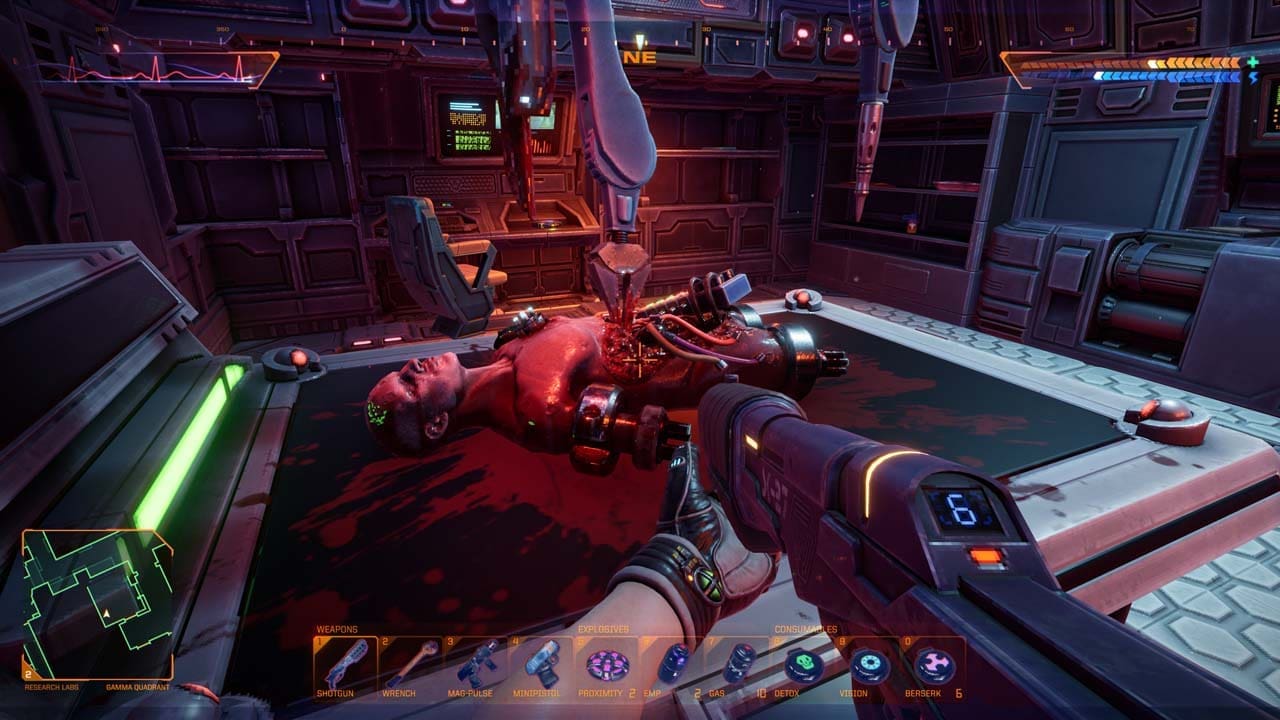
Task: Switch to the Mag-Pulse weapon
Action: 475,664
